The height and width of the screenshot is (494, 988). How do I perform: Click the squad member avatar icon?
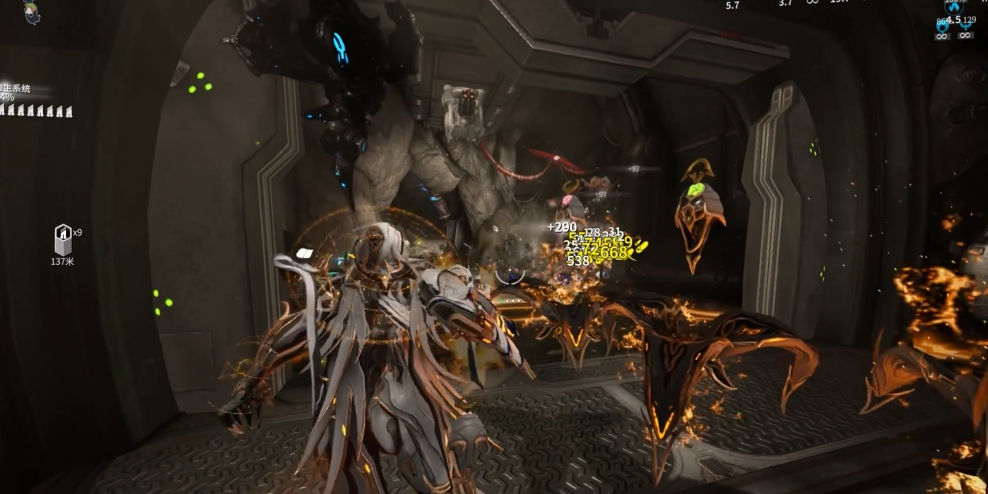tap(32, 13)
